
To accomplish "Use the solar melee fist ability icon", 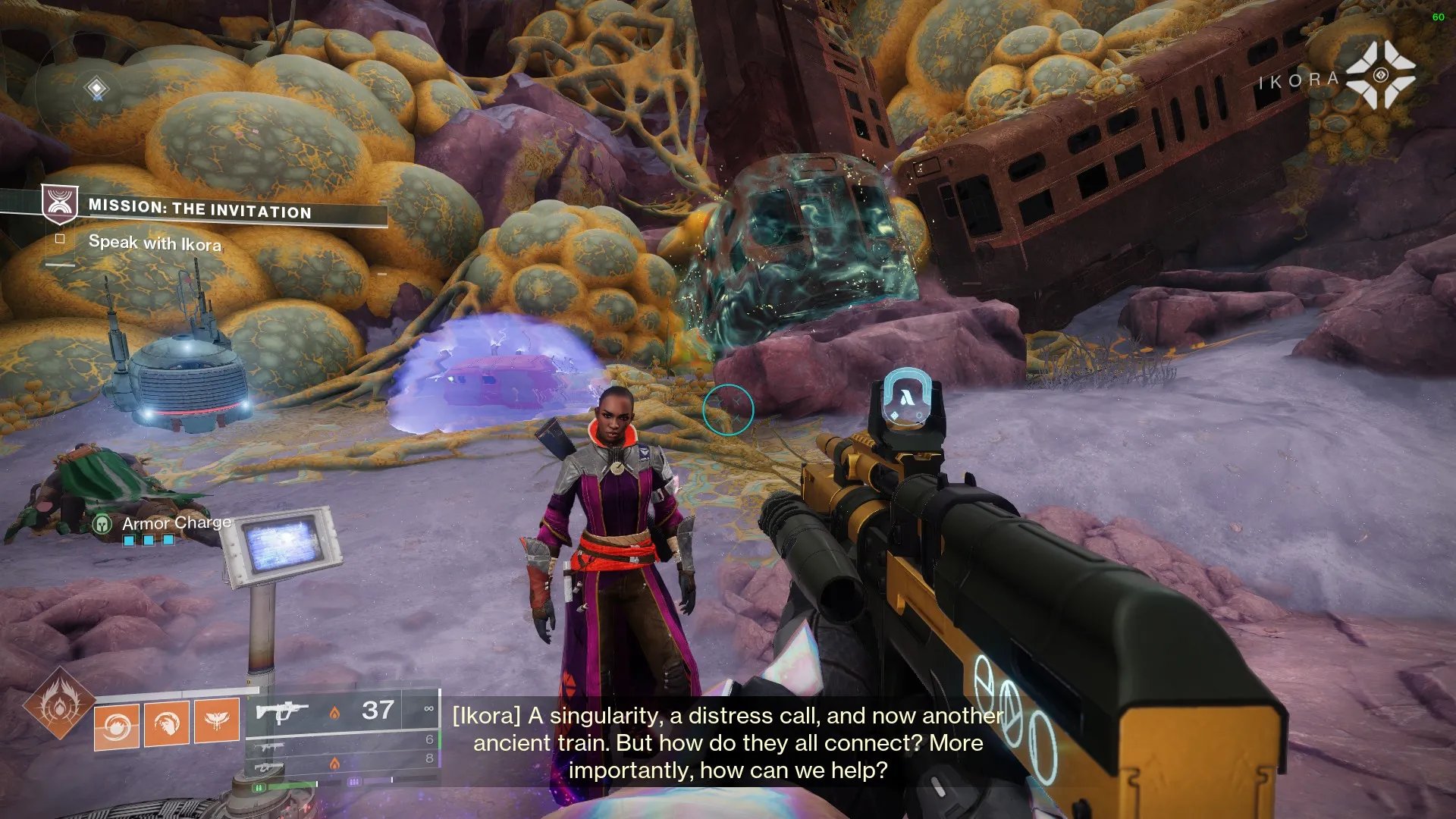I will tap(167, 723).
